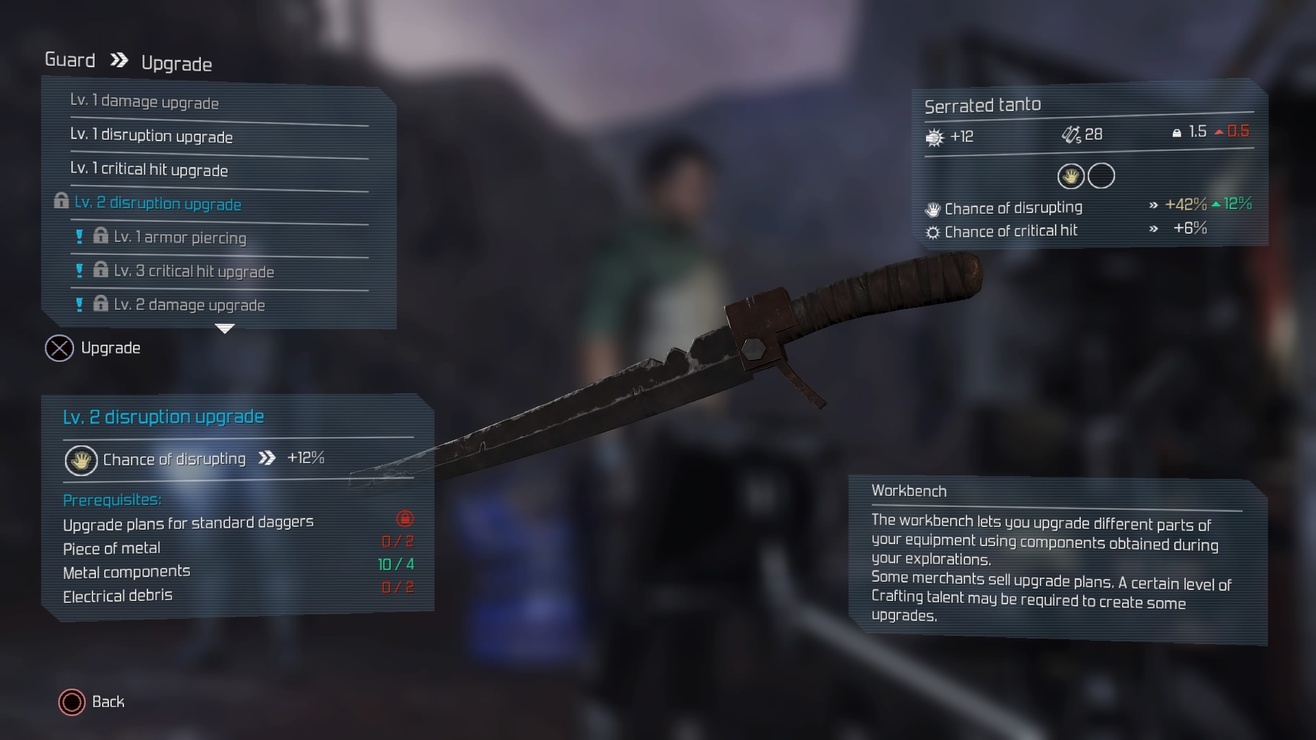Pick the Lv. 2 disruption upgrade row
Image resolution: width=1316 pixels, height=740 pixels.
(x=158, y=204)
